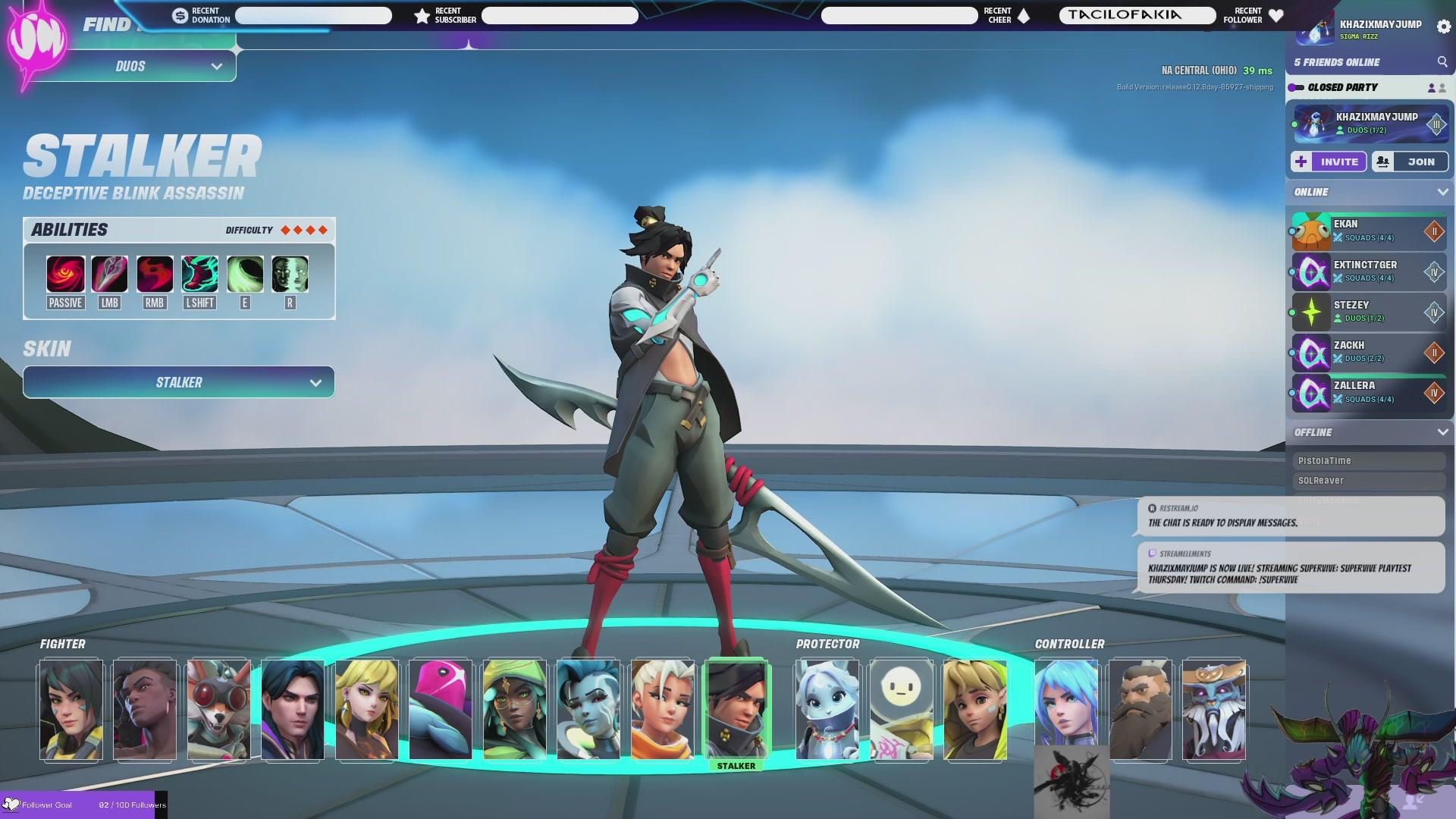View Stalker's PASSIVE ability icon
Screen dimensions: 1456x819
(x=64, y=275)
